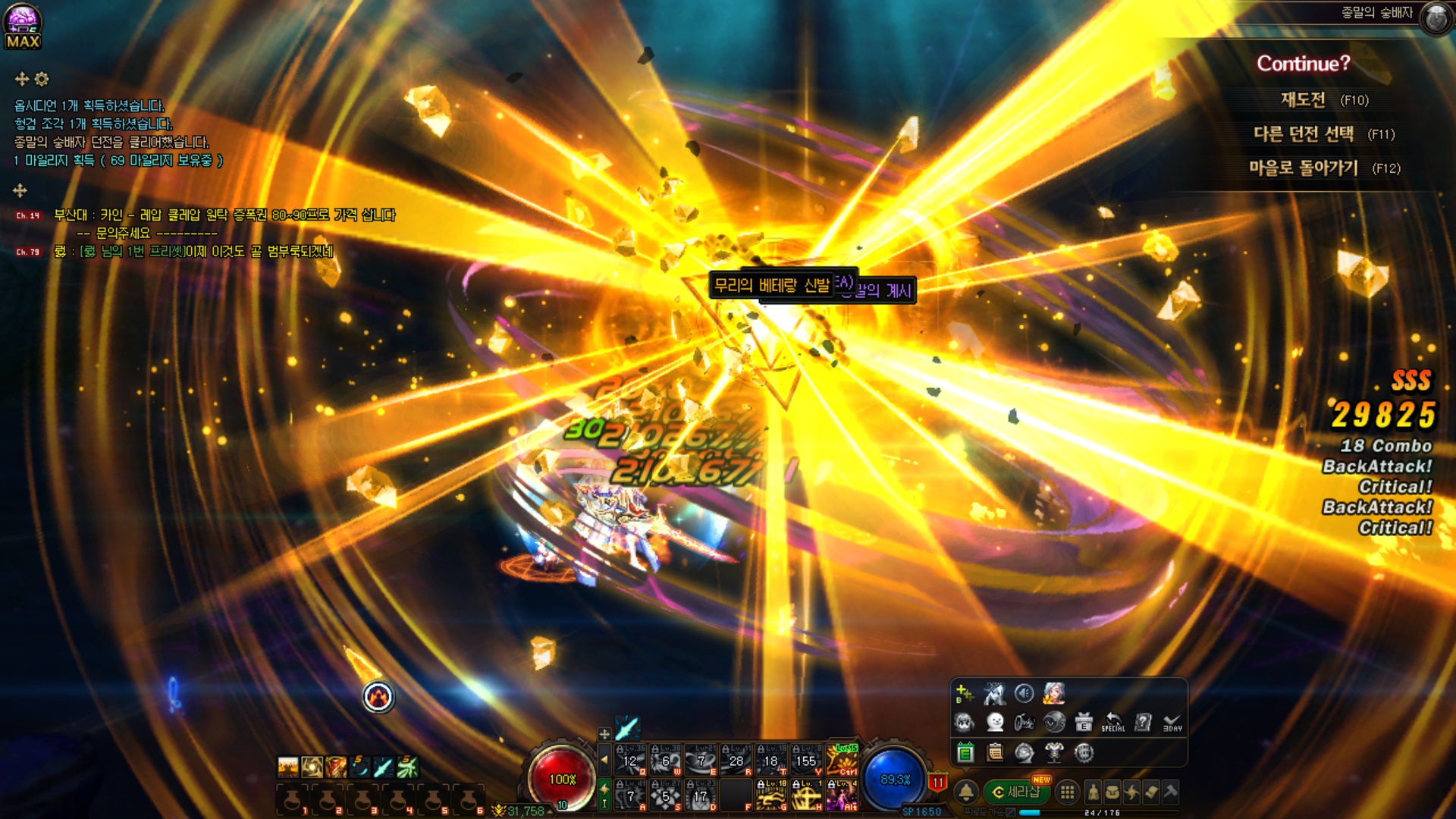Open the grid menu button

click(1067, 792)
